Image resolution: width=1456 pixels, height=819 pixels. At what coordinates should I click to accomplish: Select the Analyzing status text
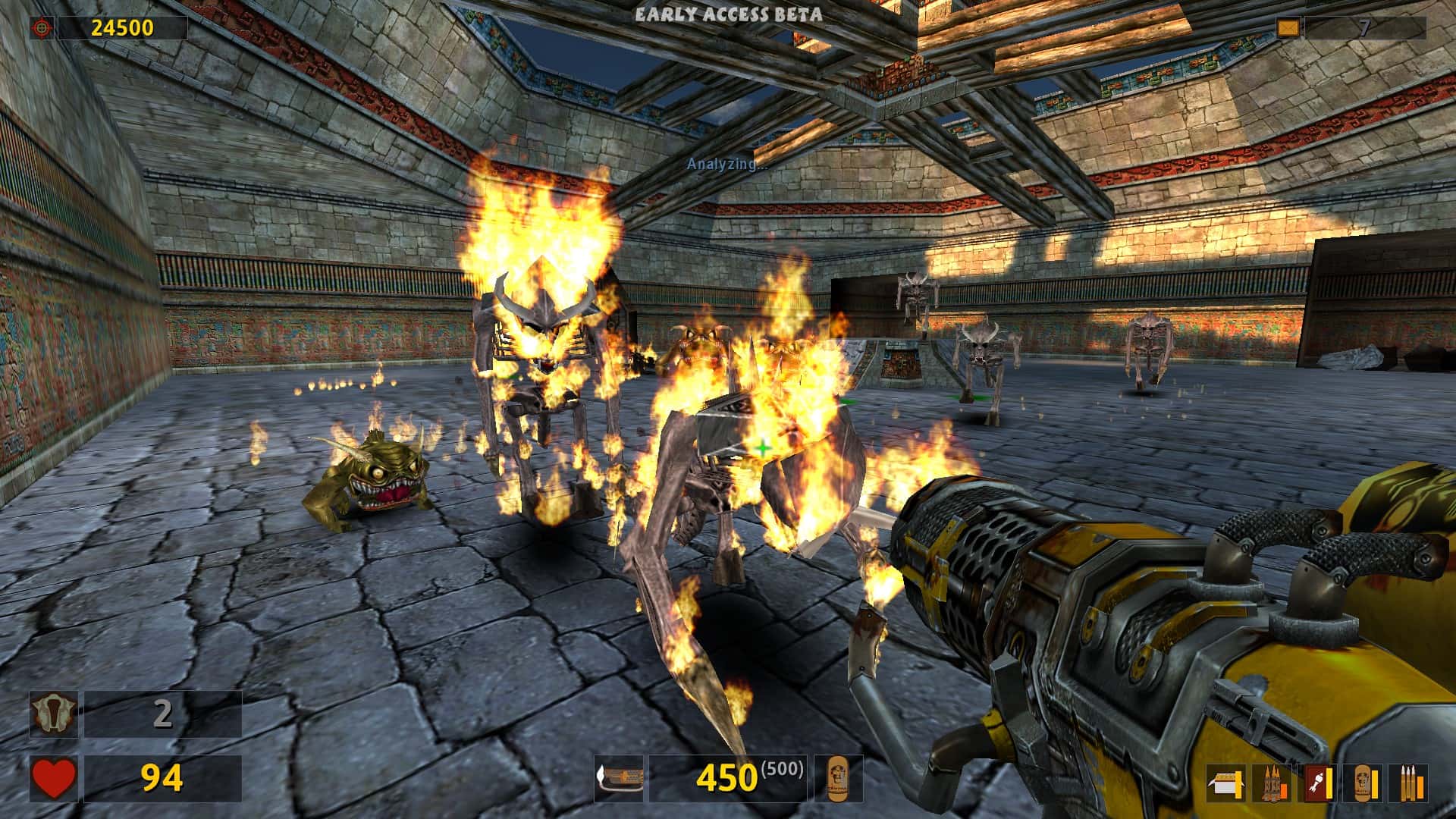[726, 162]
